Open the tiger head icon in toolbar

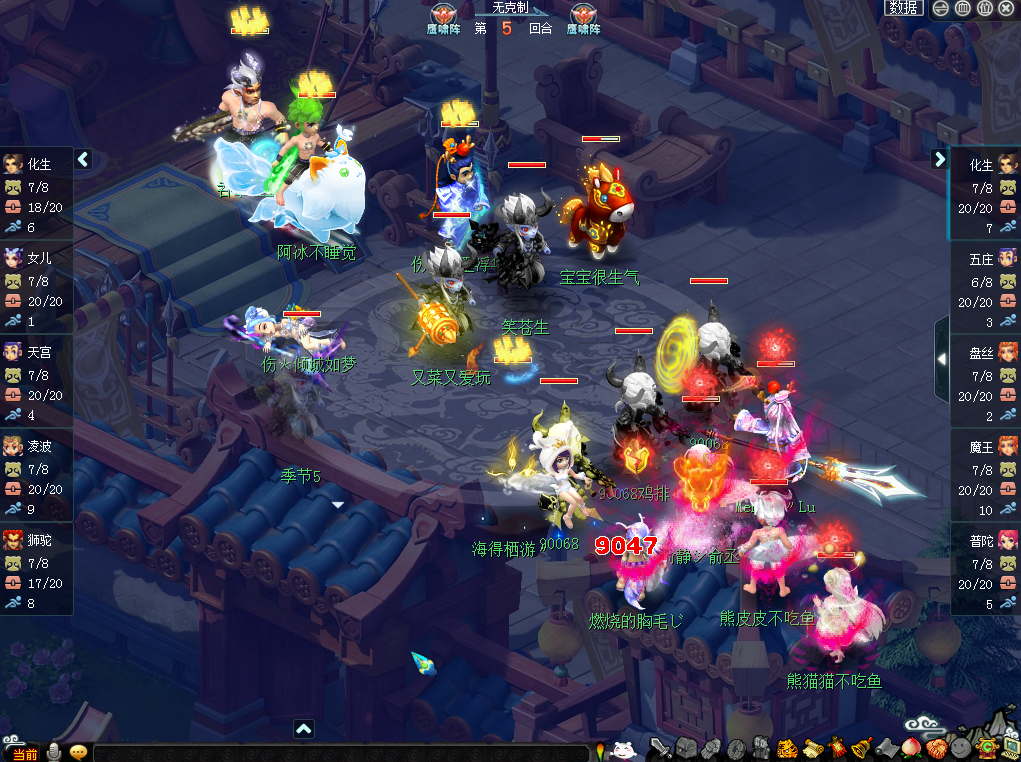tap(786, 748)
